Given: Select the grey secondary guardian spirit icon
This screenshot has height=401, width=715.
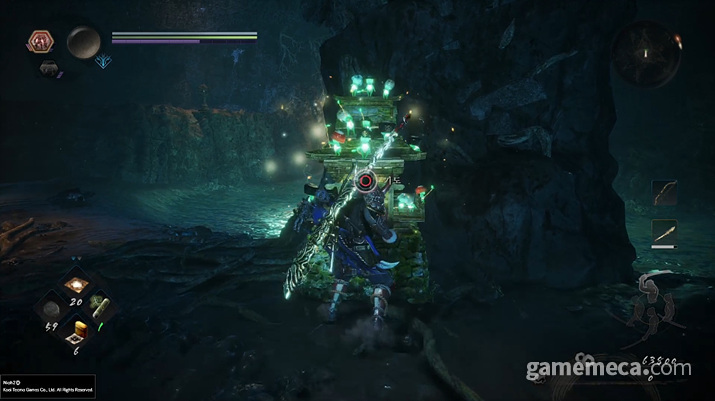Looking at the screenshot, I should [x=48, y=68].
